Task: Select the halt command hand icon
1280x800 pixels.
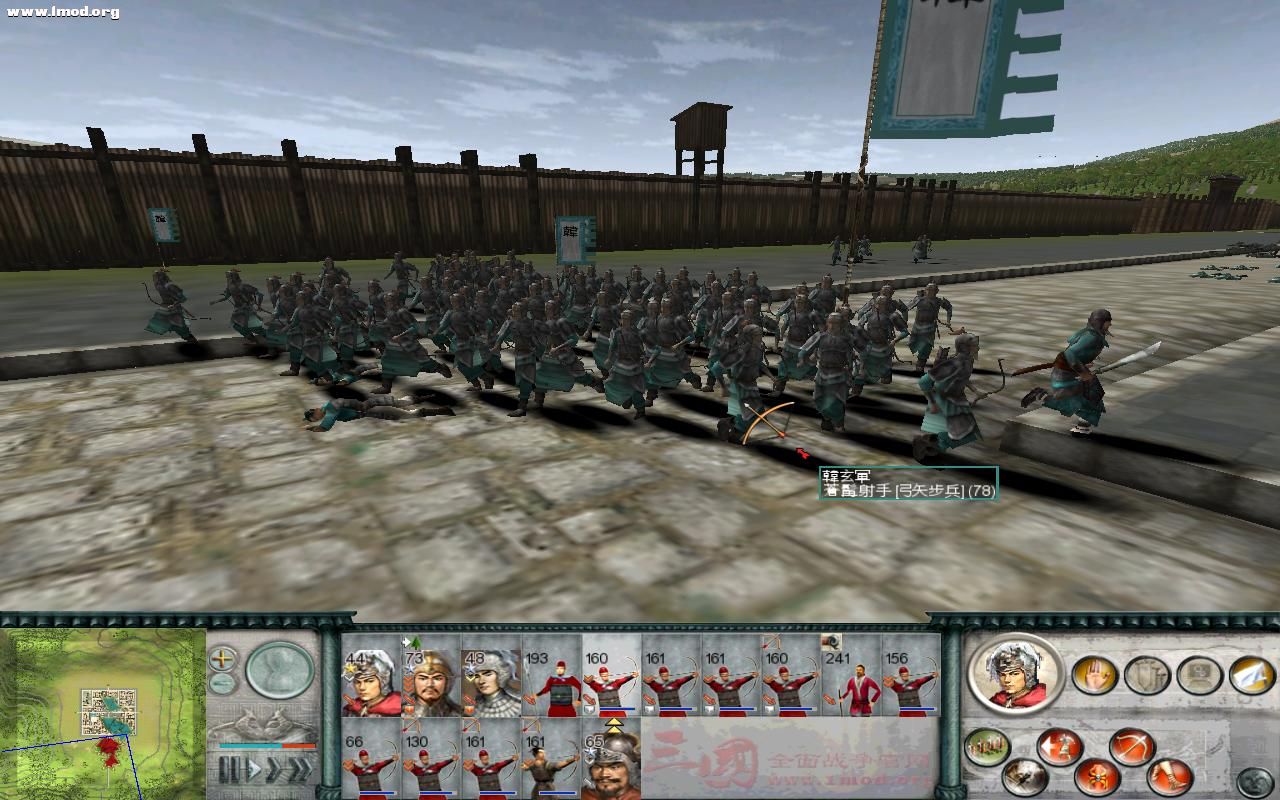Action: click(x=1095, y=674)
